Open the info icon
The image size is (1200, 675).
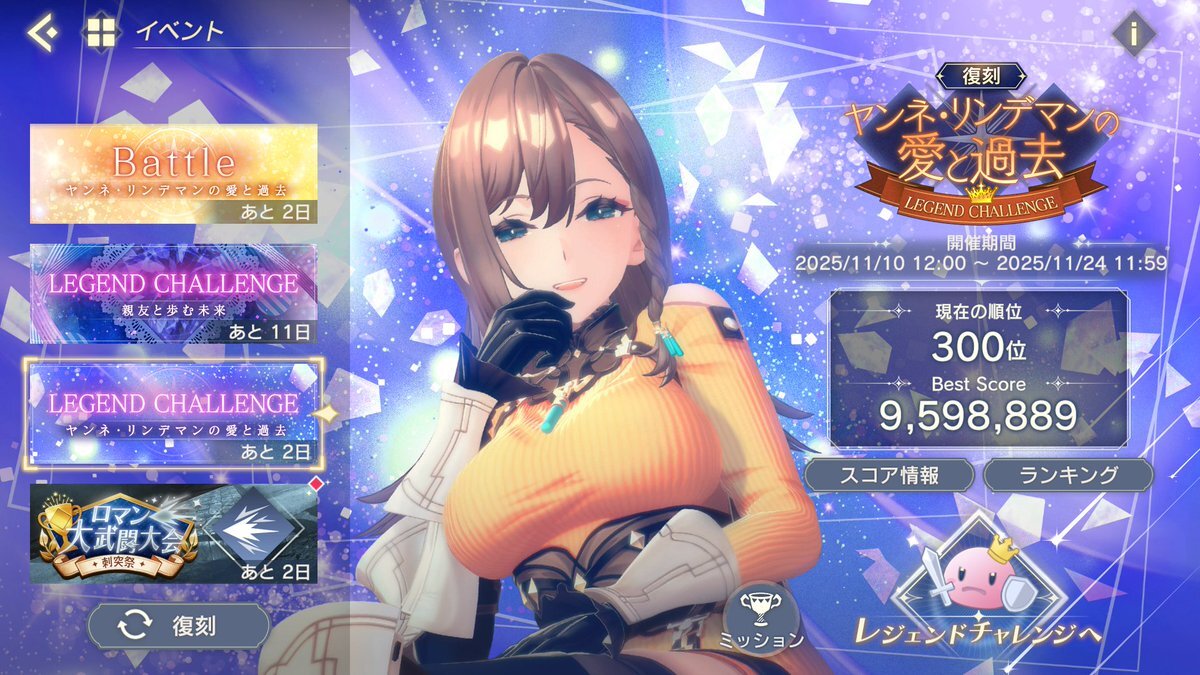1133,34
